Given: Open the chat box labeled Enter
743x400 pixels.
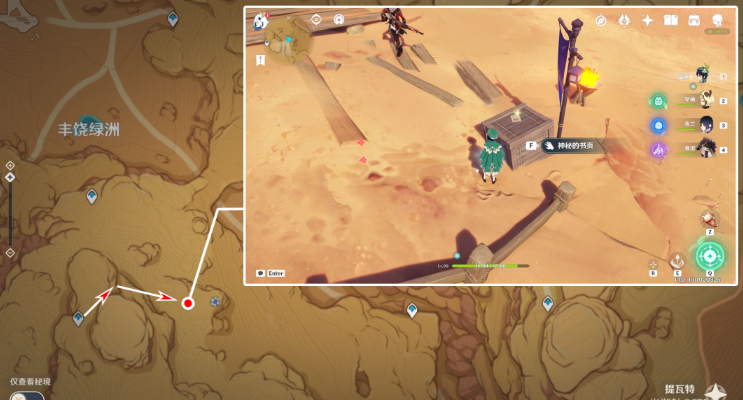Looking at the screenshot, I should pyautogui.click(x=271, y=272).
